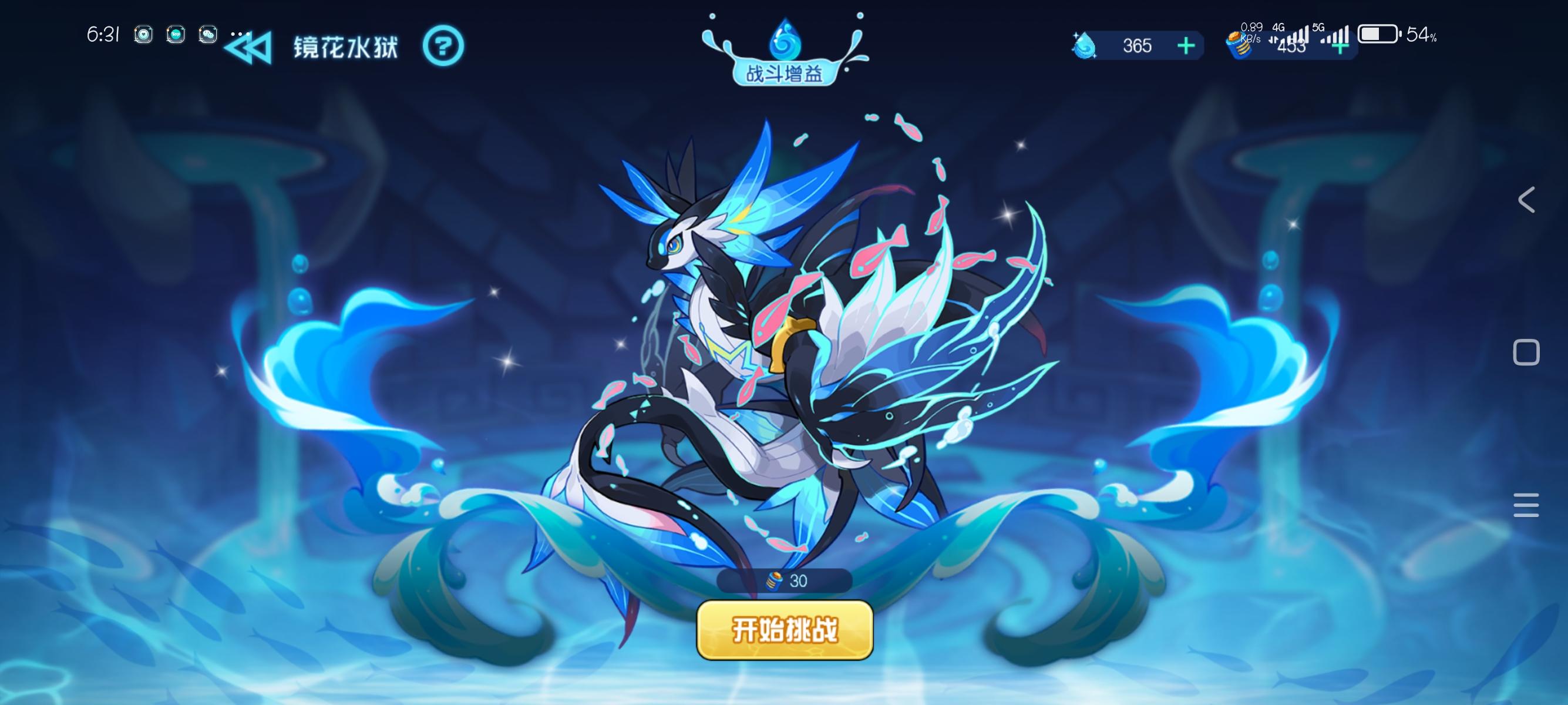Open the WeChat floating icon
Viewport: 1568px width, 705px height.
(207, 35)
